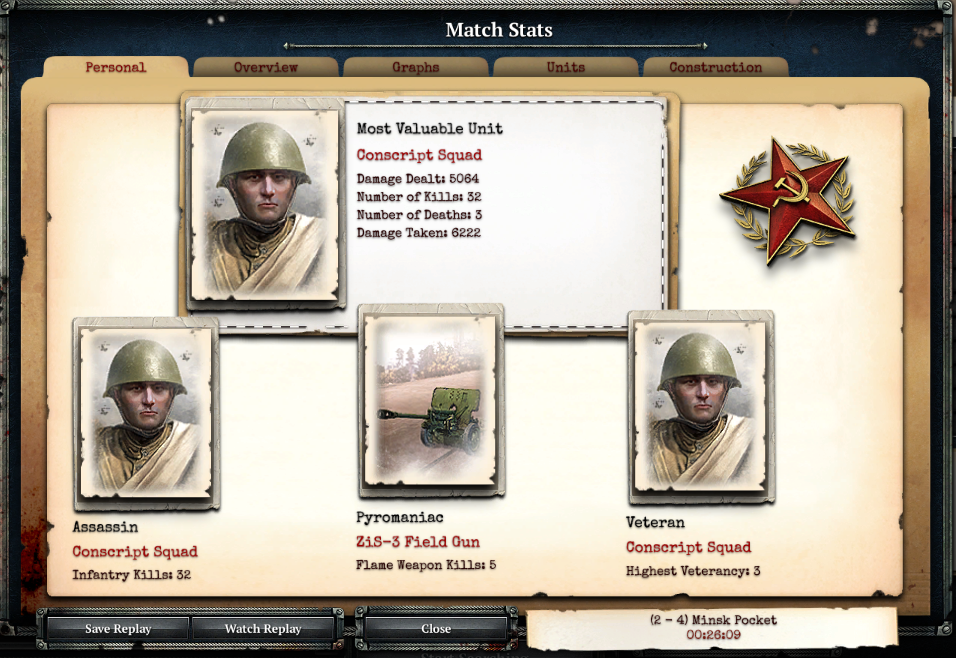Screen dimensions: 956x658
Task: Save the match replay
Action: [118, 629]
